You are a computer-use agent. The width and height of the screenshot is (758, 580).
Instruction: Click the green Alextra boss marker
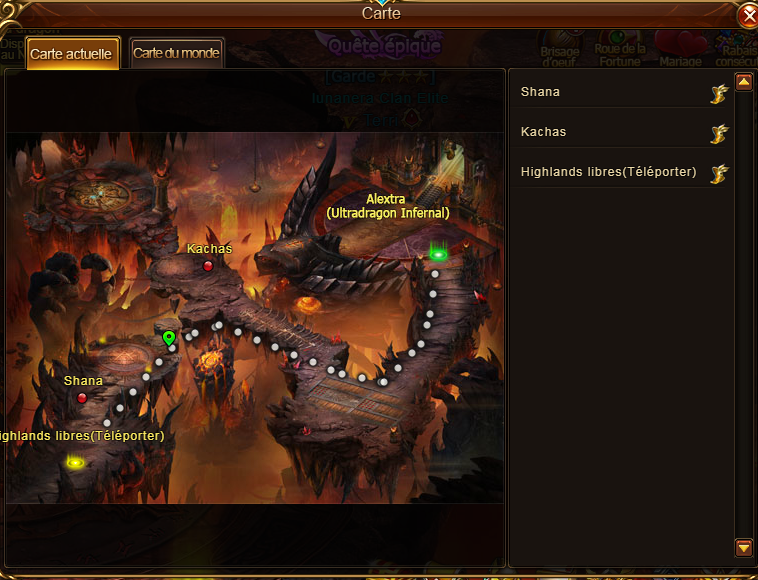click(x=437, y=255)
